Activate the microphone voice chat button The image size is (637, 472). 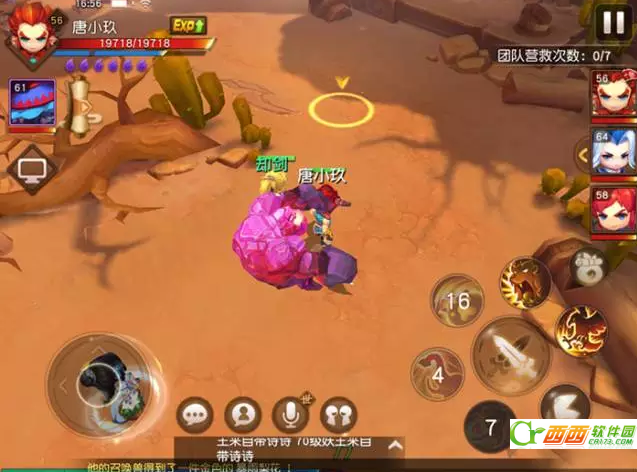(x=291, y=414)
